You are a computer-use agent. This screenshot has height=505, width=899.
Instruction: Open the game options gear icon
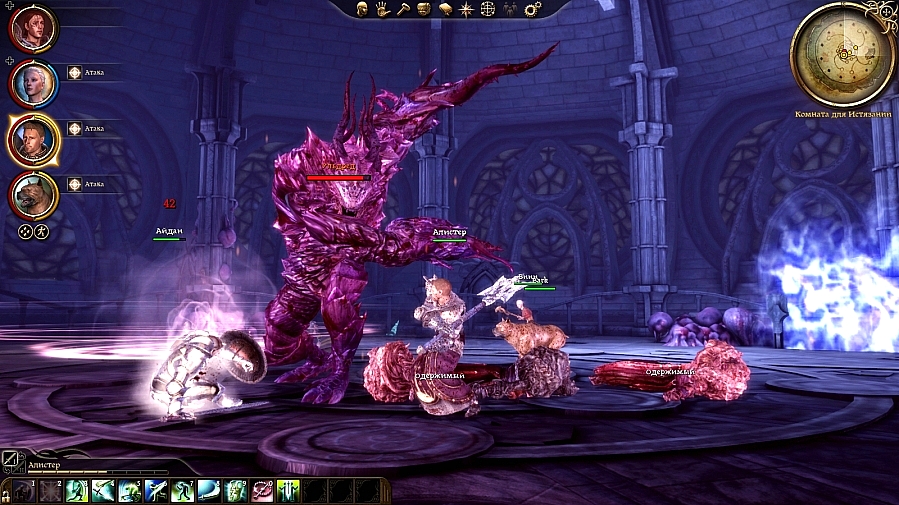pos(532,9)
